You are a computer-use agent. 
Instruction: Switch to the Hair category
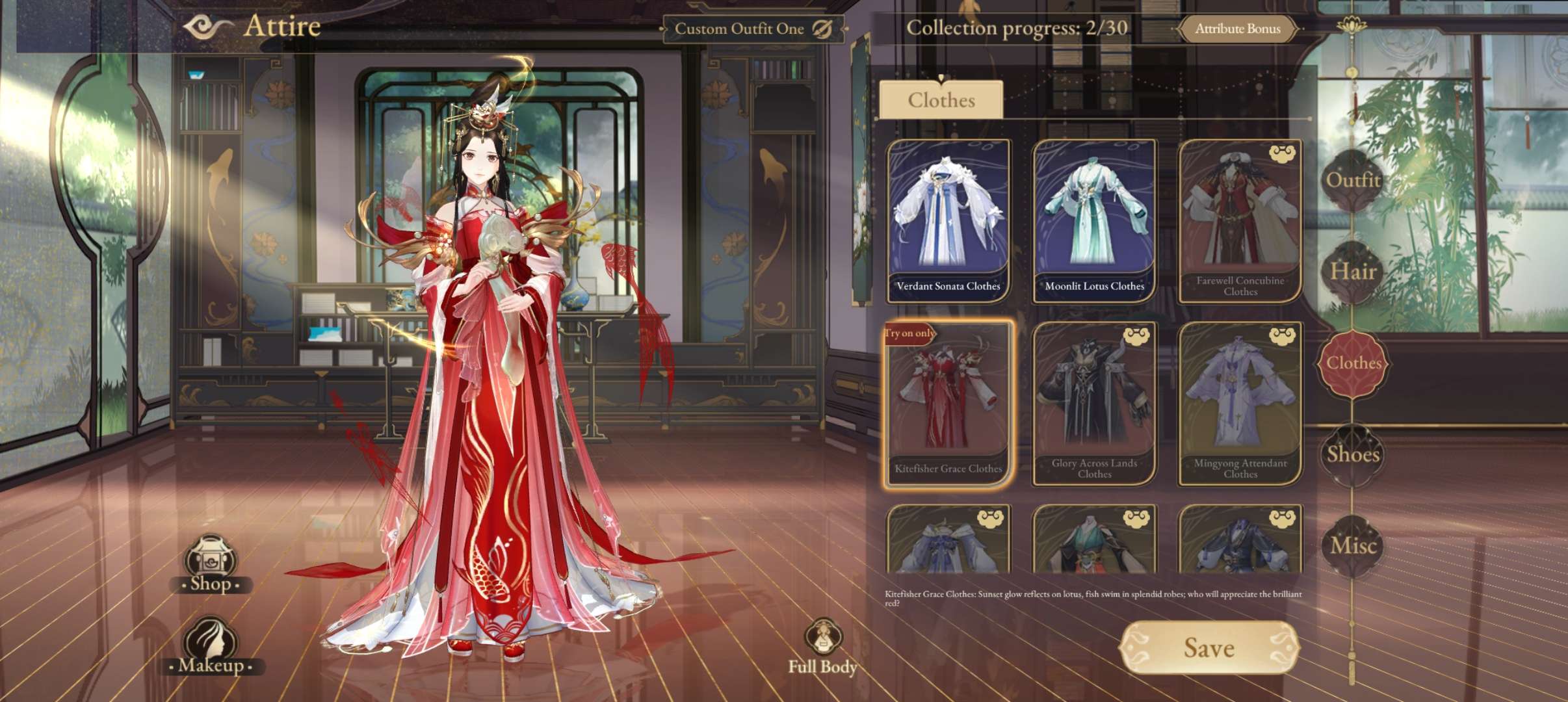point(1353,272)
